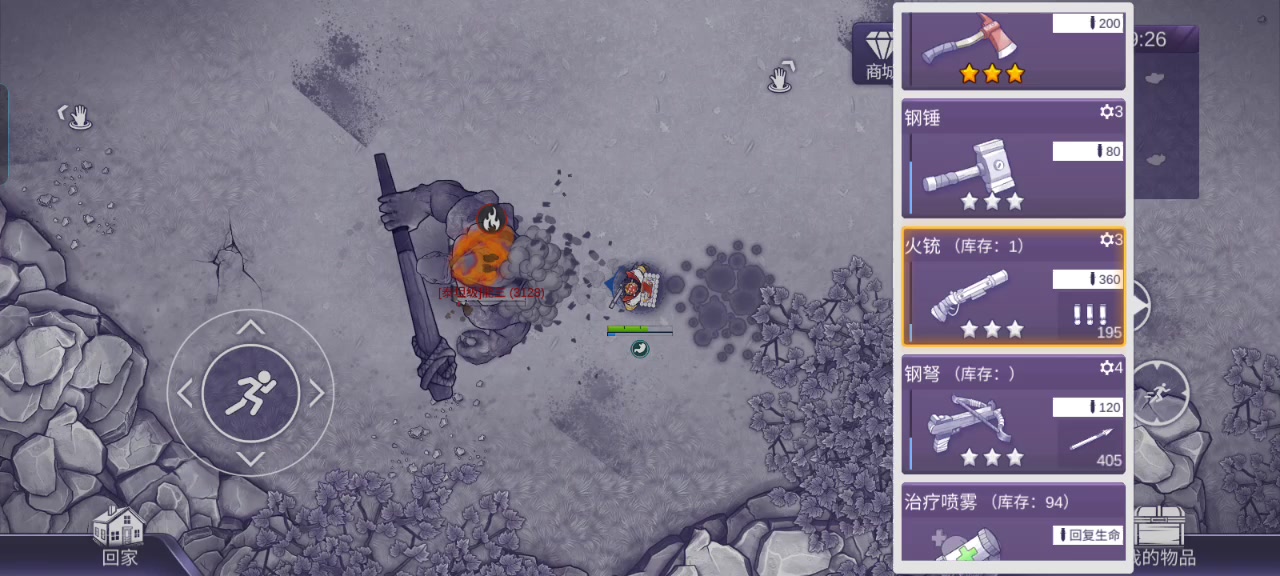This screenshot has height=576, width=1280.
Task: Move right with the joystick right arrow
Action: [x=316, y=393]
